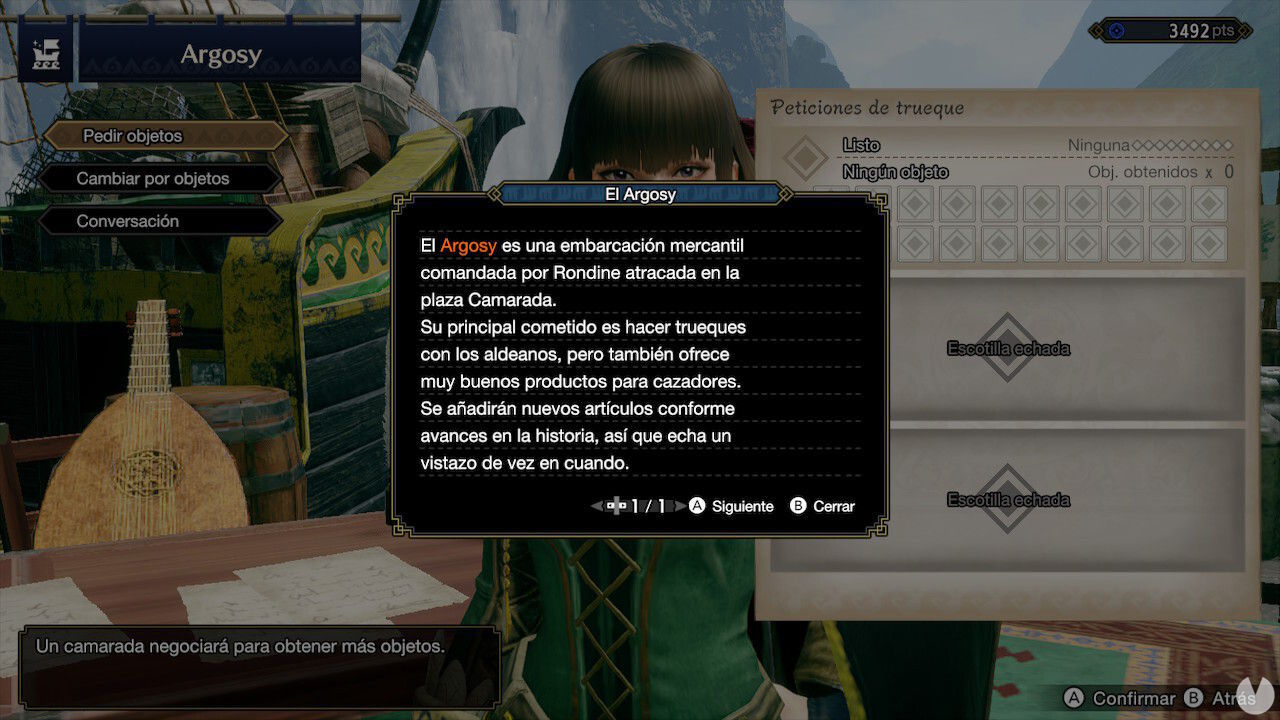Image resolution: width=1280 pixels, height=720 pixels.
Task: Click the lower 'Escotilla echada' hatch diamond icon
Action: point(1007,498)
